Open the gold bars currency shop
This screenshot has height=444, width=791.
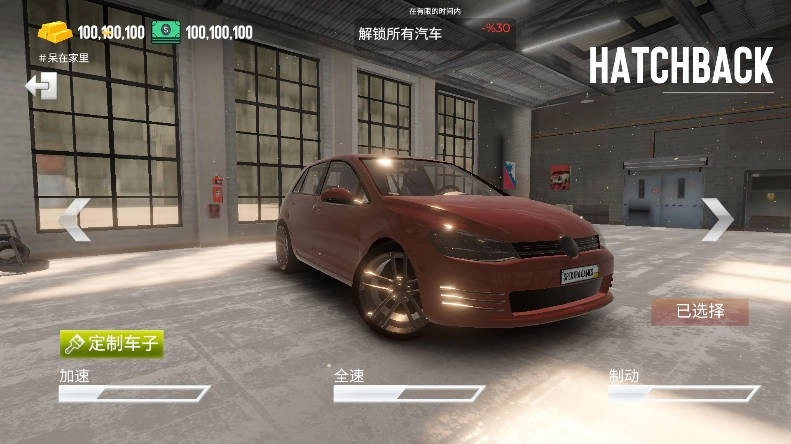[x=57, y=32]
